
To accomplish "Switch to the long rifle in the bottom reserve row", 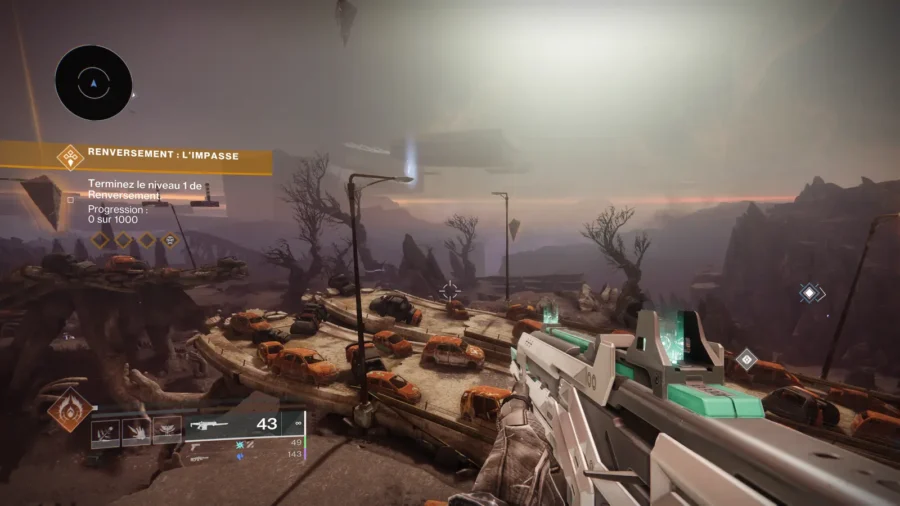I will click(x=198, y=459).
